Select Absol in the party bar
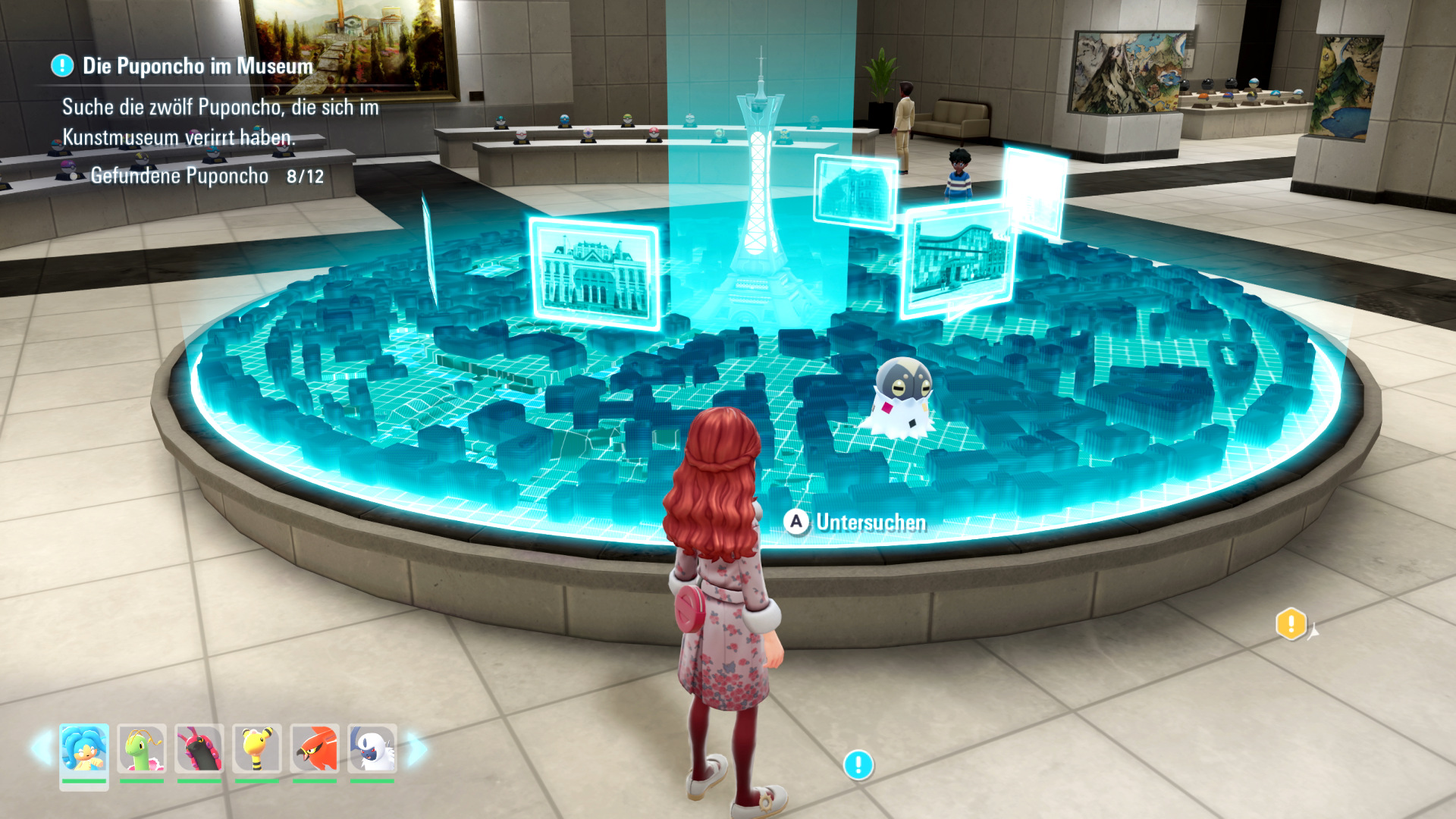1456x819 pixels. coord(372,748)
